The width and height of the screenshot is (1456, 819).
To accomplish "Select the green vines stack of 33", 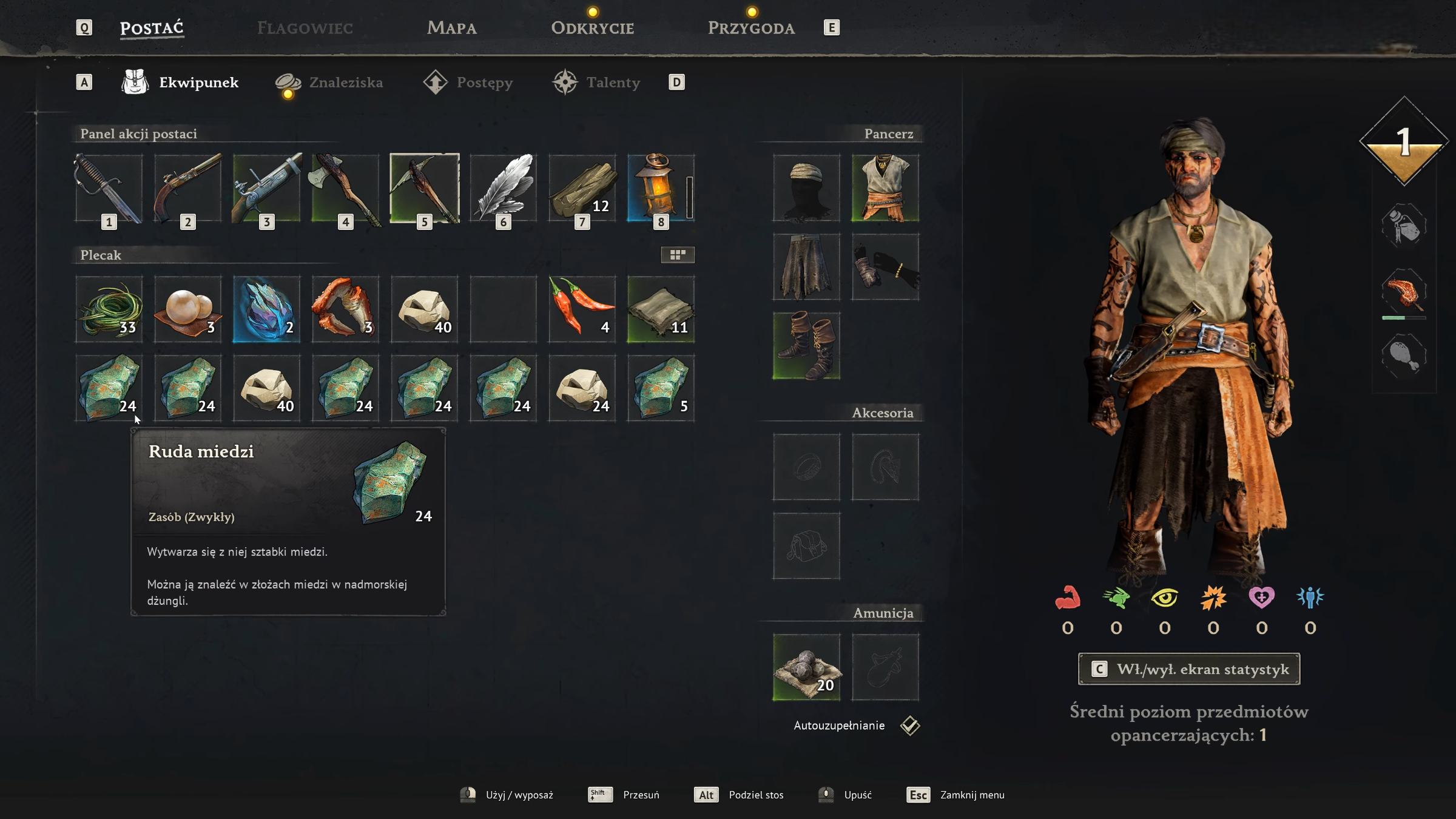I will 109,309.
